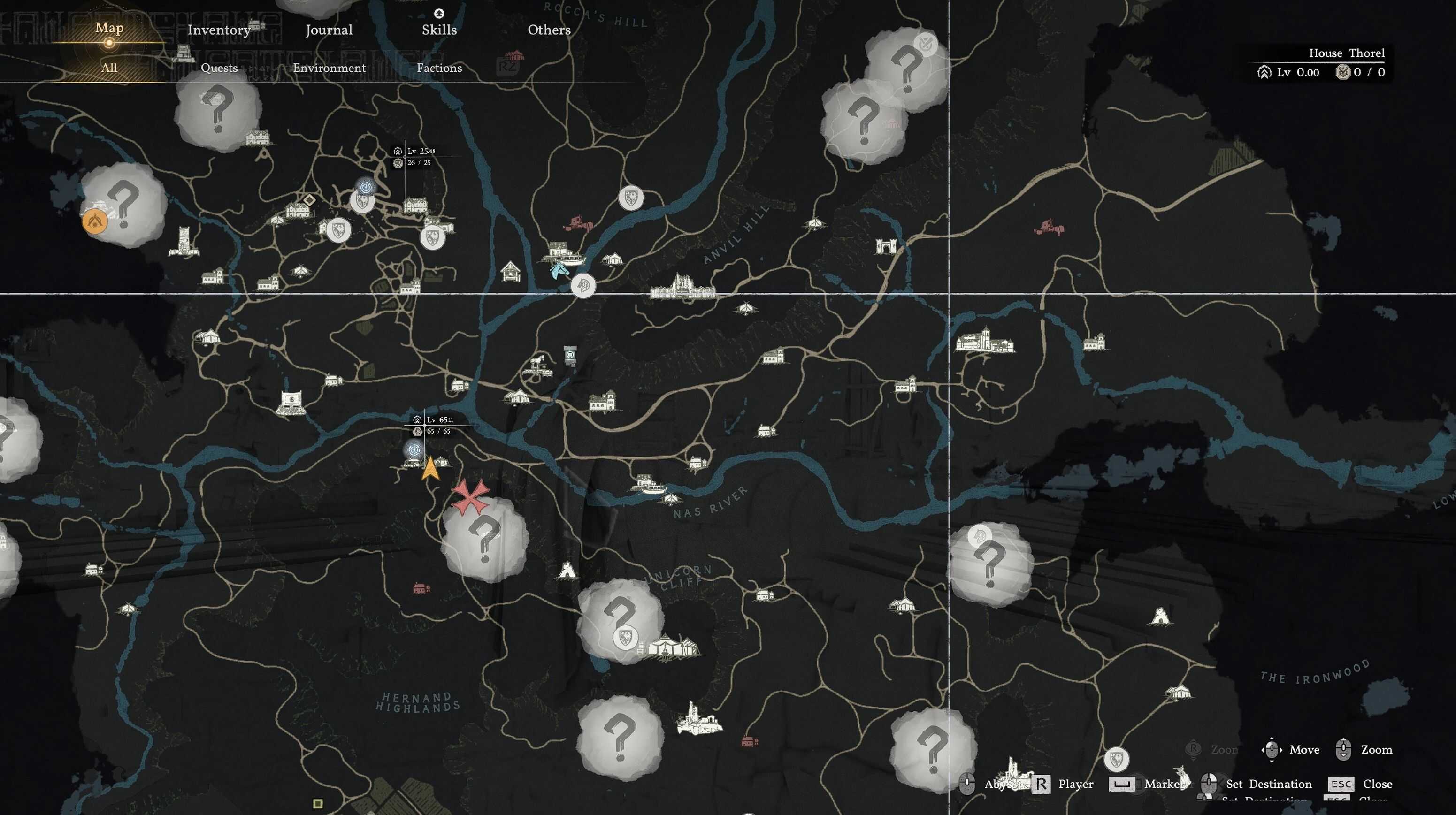Switch map filter to Factions
Screen dimensions: 1456x815
439,68
